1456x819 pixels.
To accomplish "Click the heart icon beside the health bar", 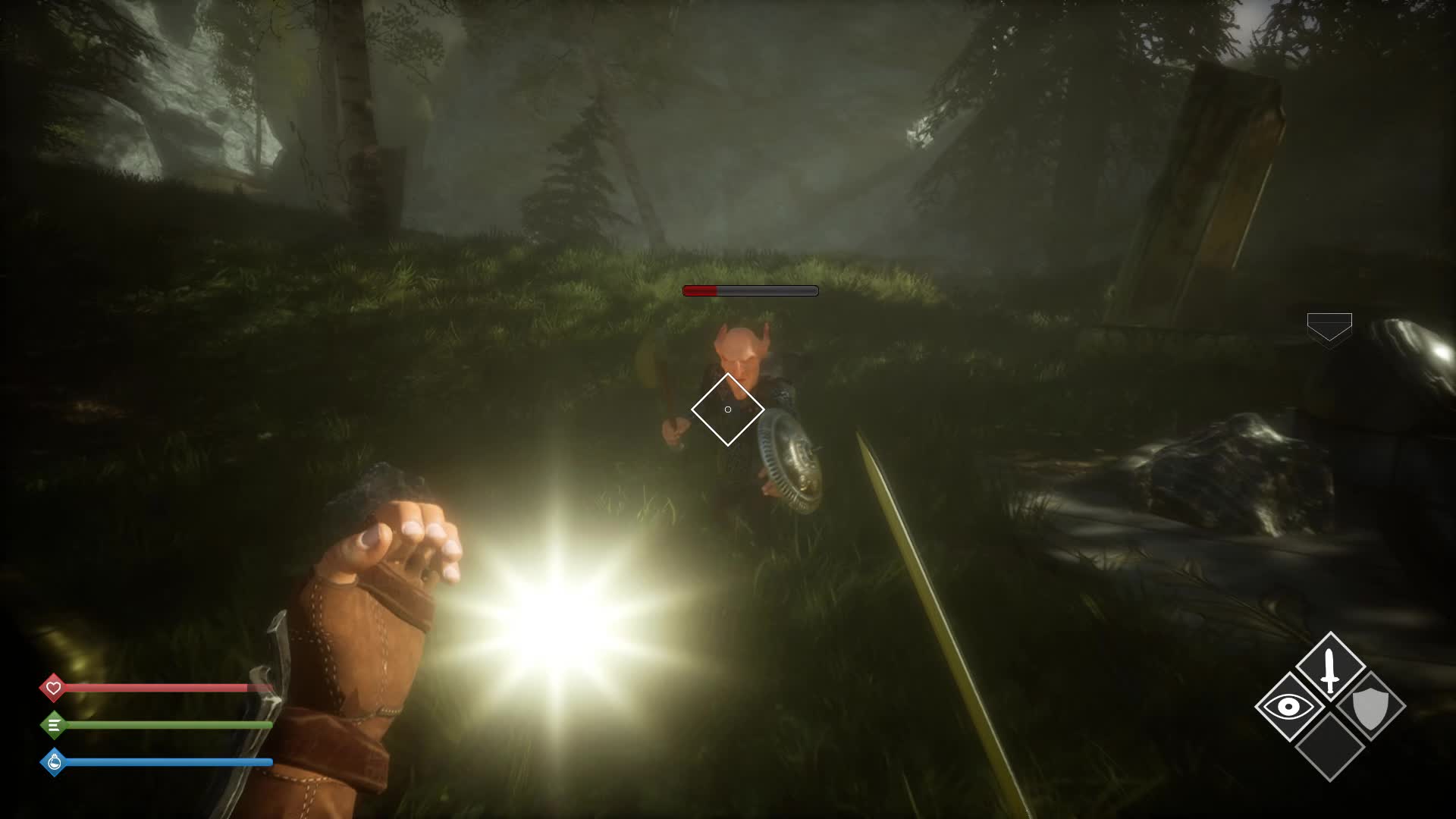I will pyautogui.click(x=53, y=688).
